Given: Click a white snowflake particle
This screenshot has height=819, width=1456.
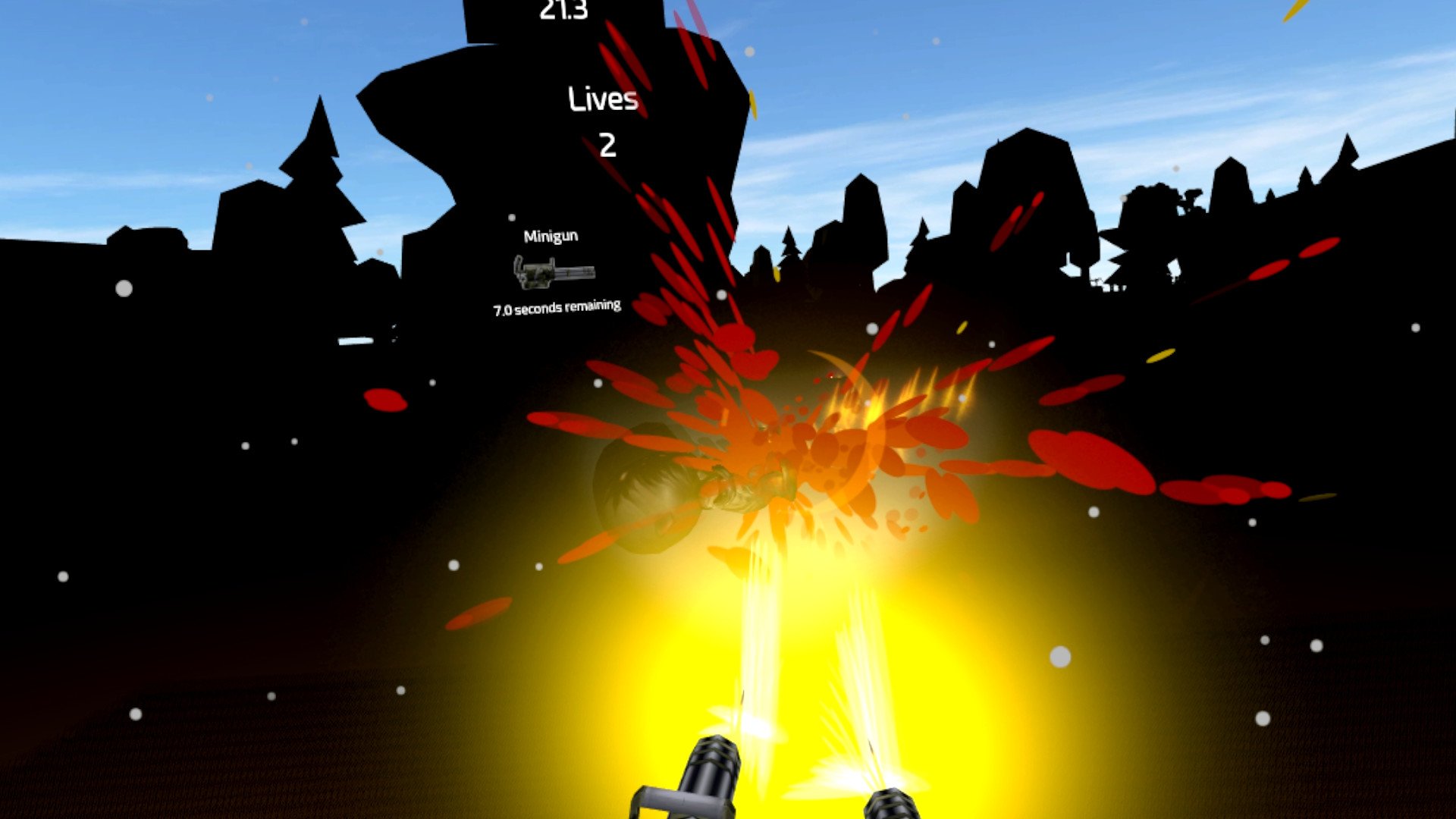Looking at the screenshot, I should click(x=125, y=287).
